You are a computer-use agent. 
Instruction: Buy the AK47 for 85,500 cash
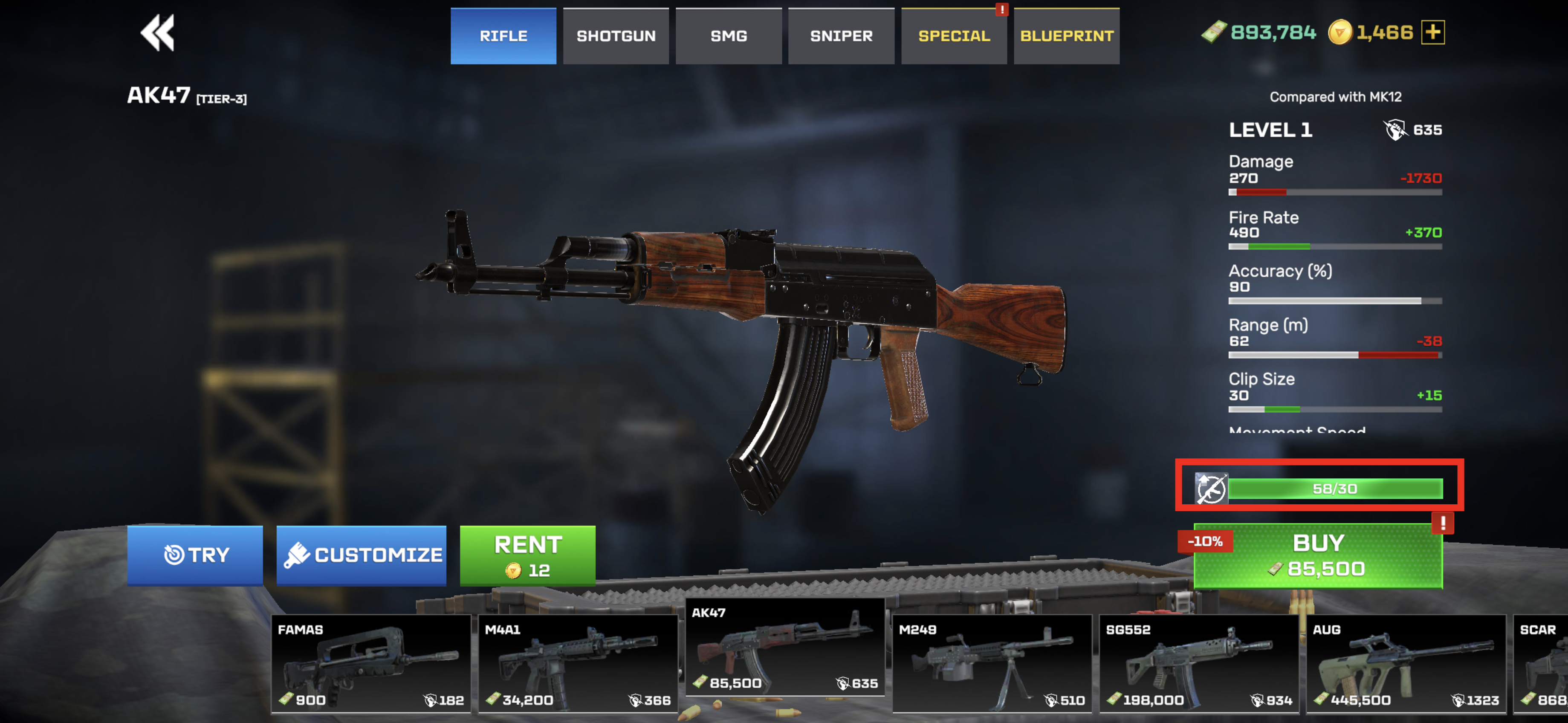[1318, 555]
